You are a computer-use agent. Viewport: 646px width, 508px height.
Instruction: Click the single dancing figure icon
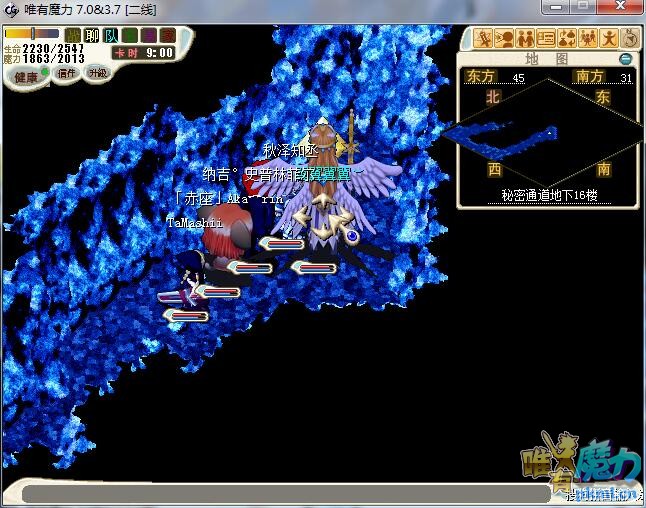pyautogui.click(x=608, y=39)
